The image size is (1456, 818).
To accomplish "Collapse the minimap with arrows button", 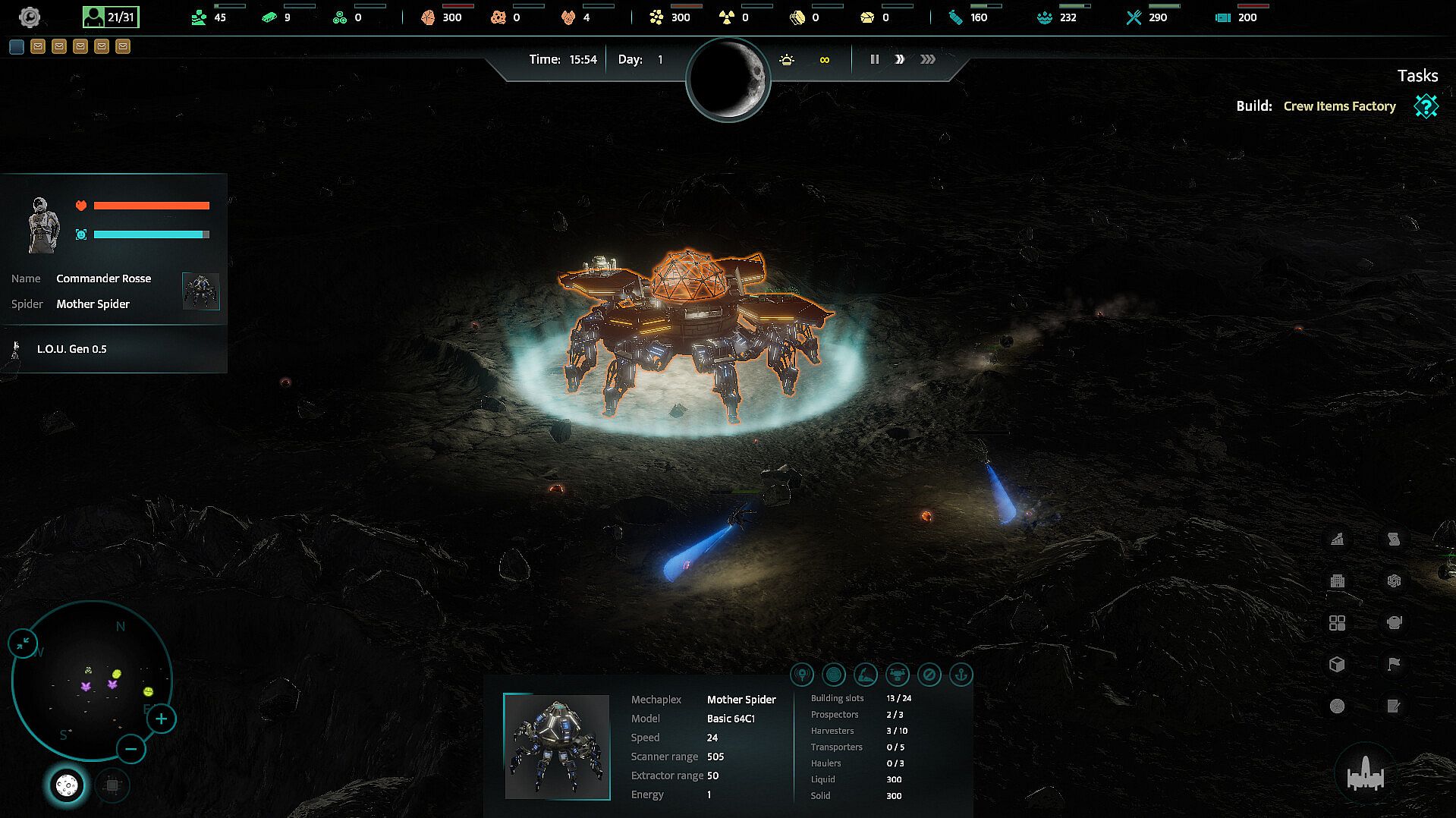I will [23, 643].
